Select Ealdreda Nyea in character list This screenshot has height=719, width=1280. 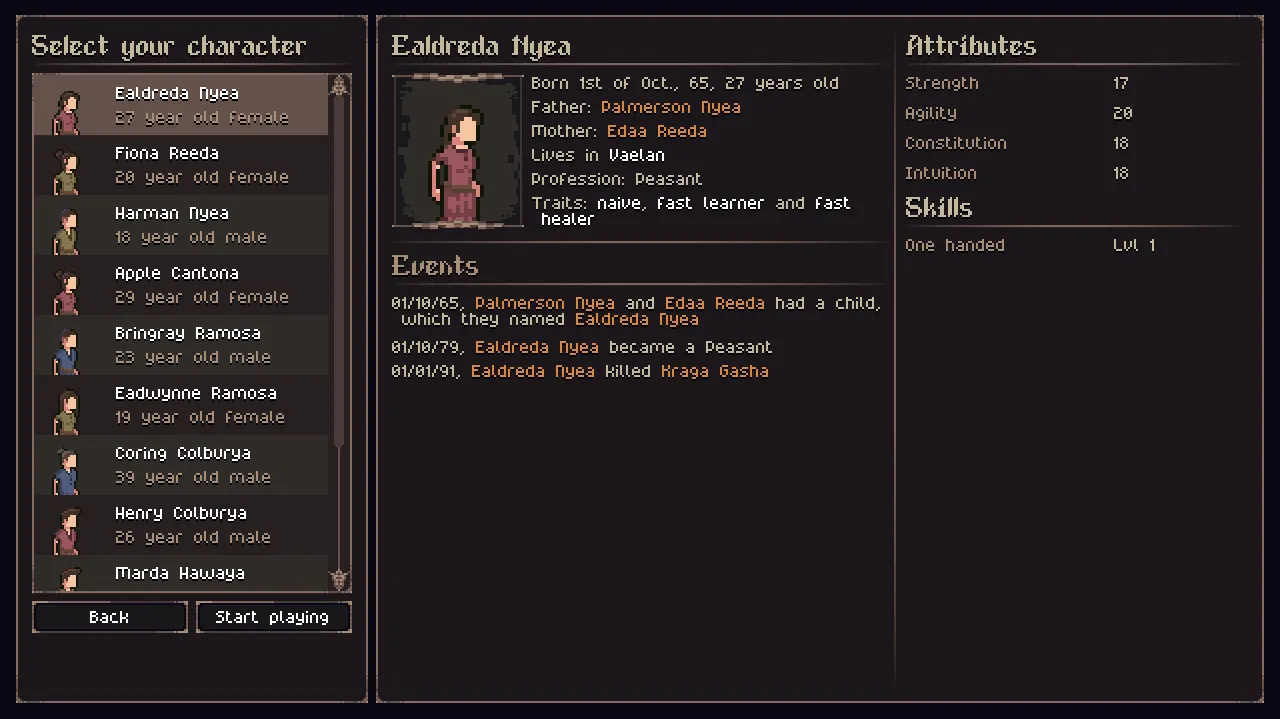(x=180, y=105)
